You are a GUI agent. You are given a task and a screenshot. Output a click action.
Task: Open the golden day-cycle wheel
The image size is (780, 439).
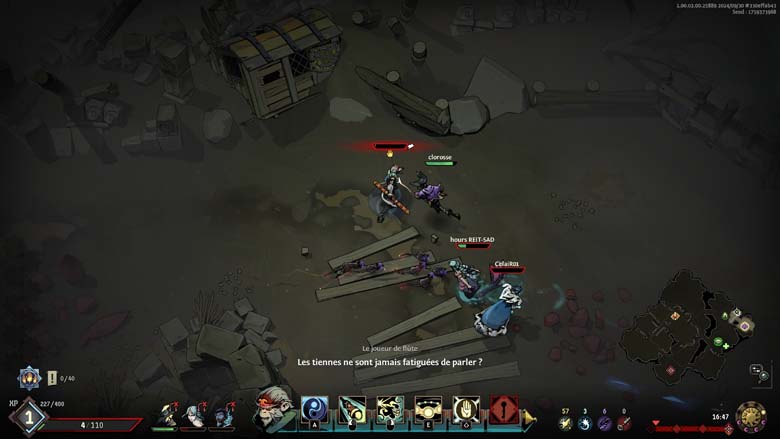[x=750, y=417]
